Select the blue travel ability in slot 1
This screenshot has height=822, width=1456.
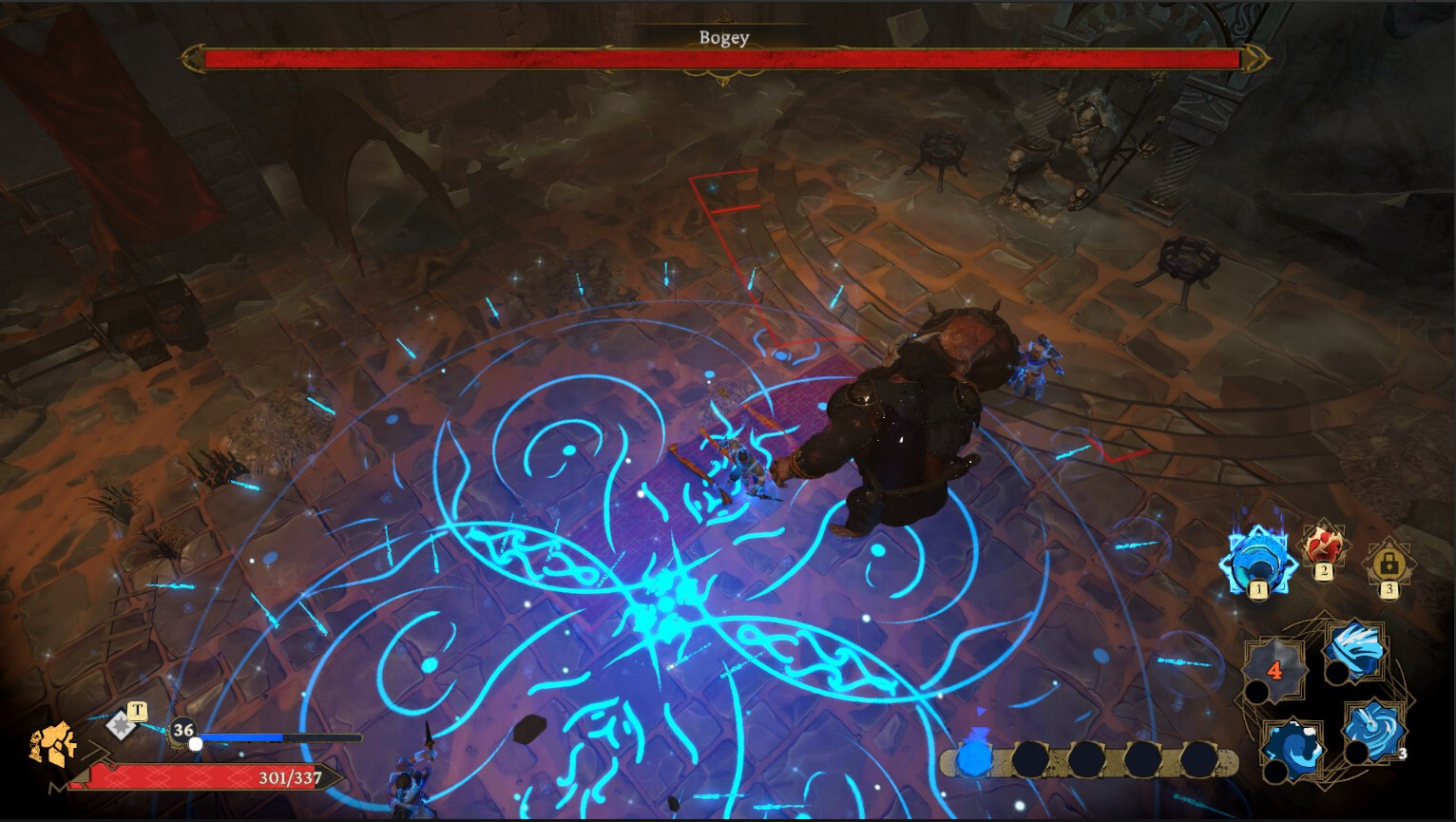tap(1257, 560)
